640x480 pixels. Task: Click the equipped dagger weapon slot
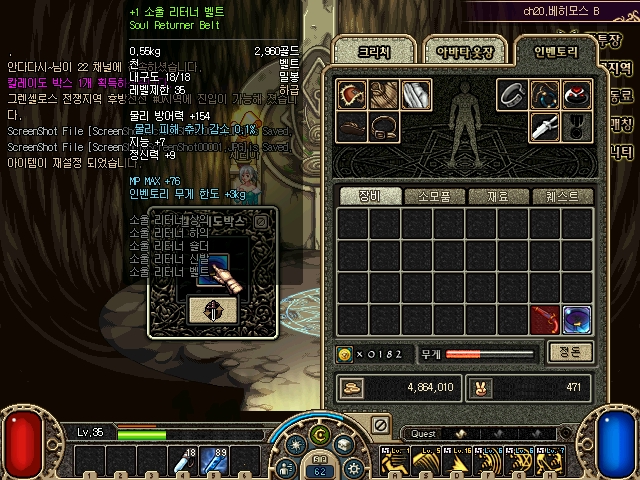click(545, 126)
